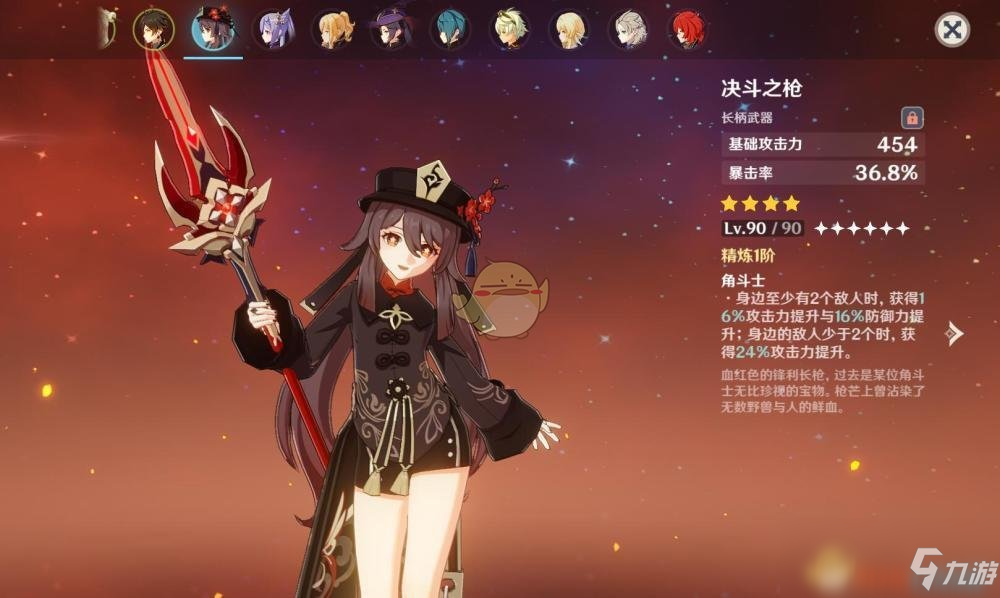1000x598 pixels.
Task: Select the pale blonde character portrait
Action: point(570,29)
